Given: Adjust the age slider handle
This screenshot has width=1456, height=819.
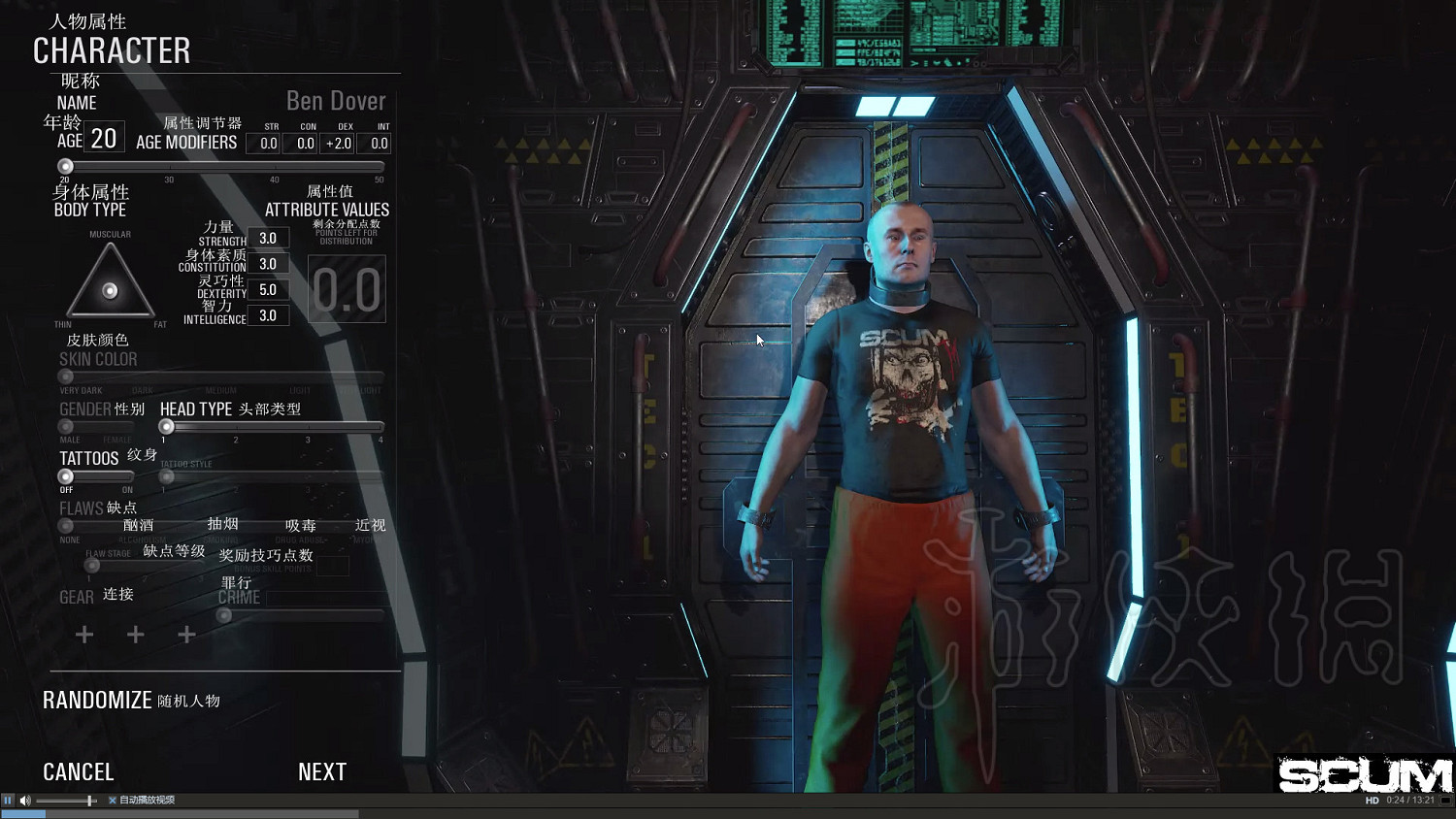Looking at the screenshot, I should pos(65,167).
